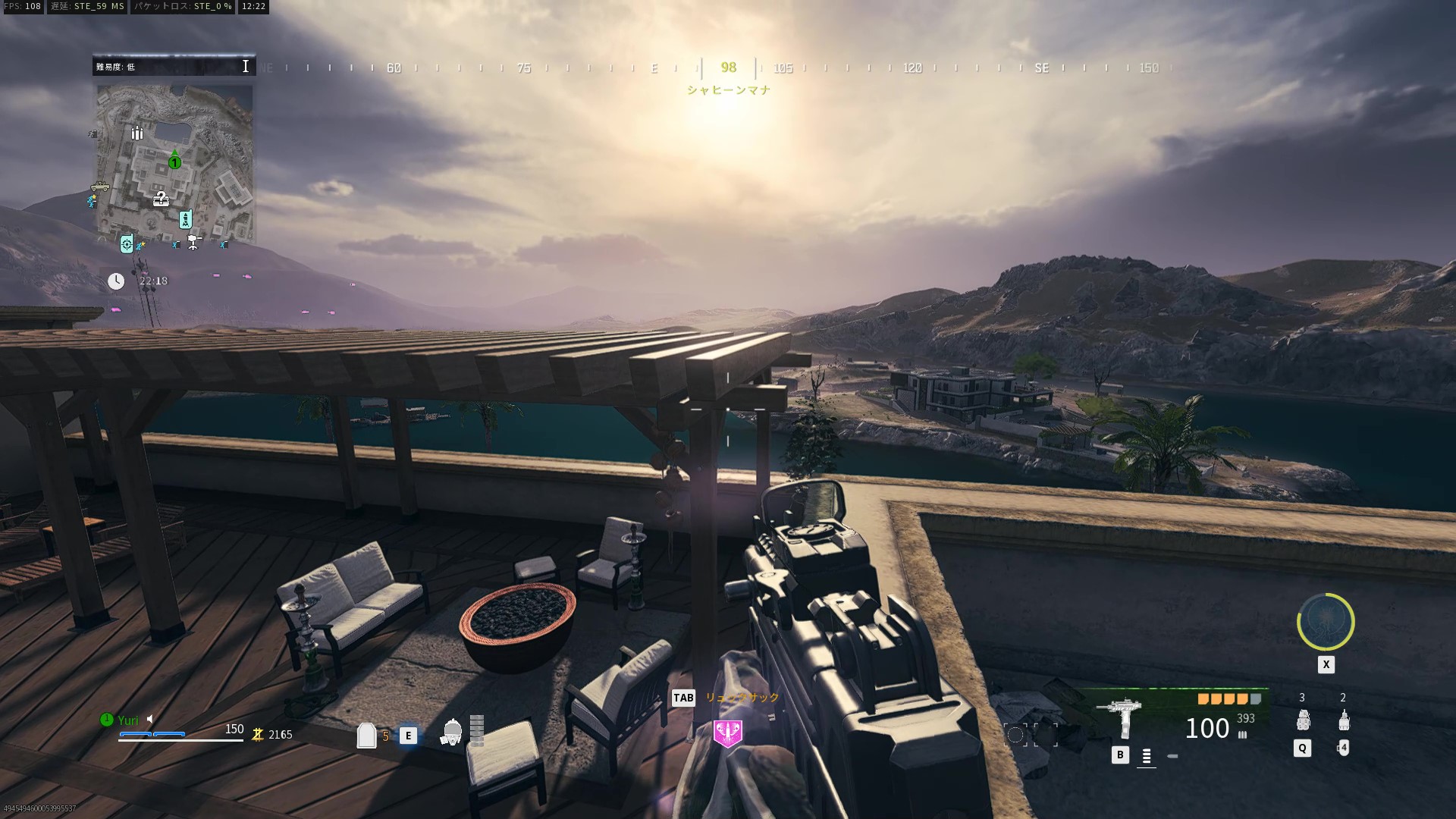Click the compass bar heading indicator
Viewport: 1456px width, 819px height.
pos(728,67)
